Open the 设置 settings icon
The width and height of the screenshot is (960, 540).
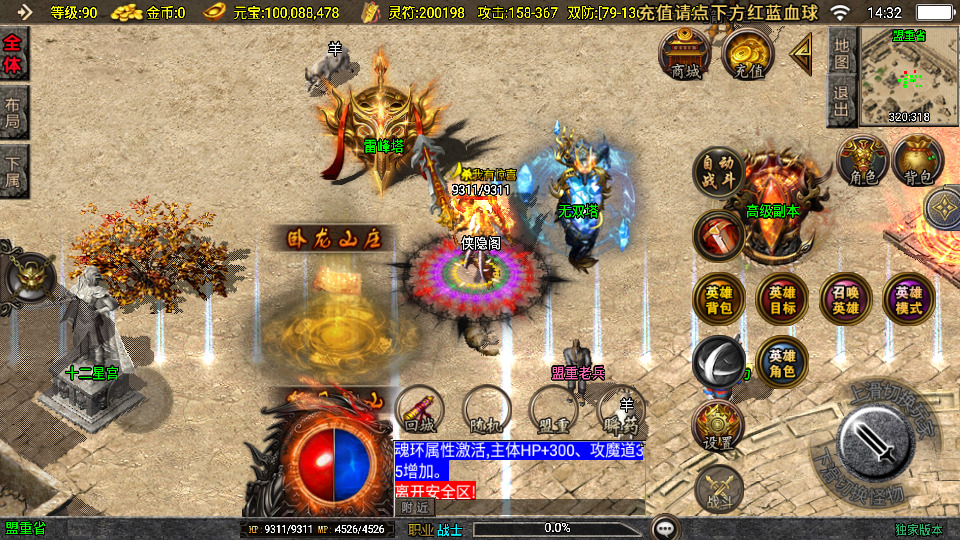click(717, 427)
